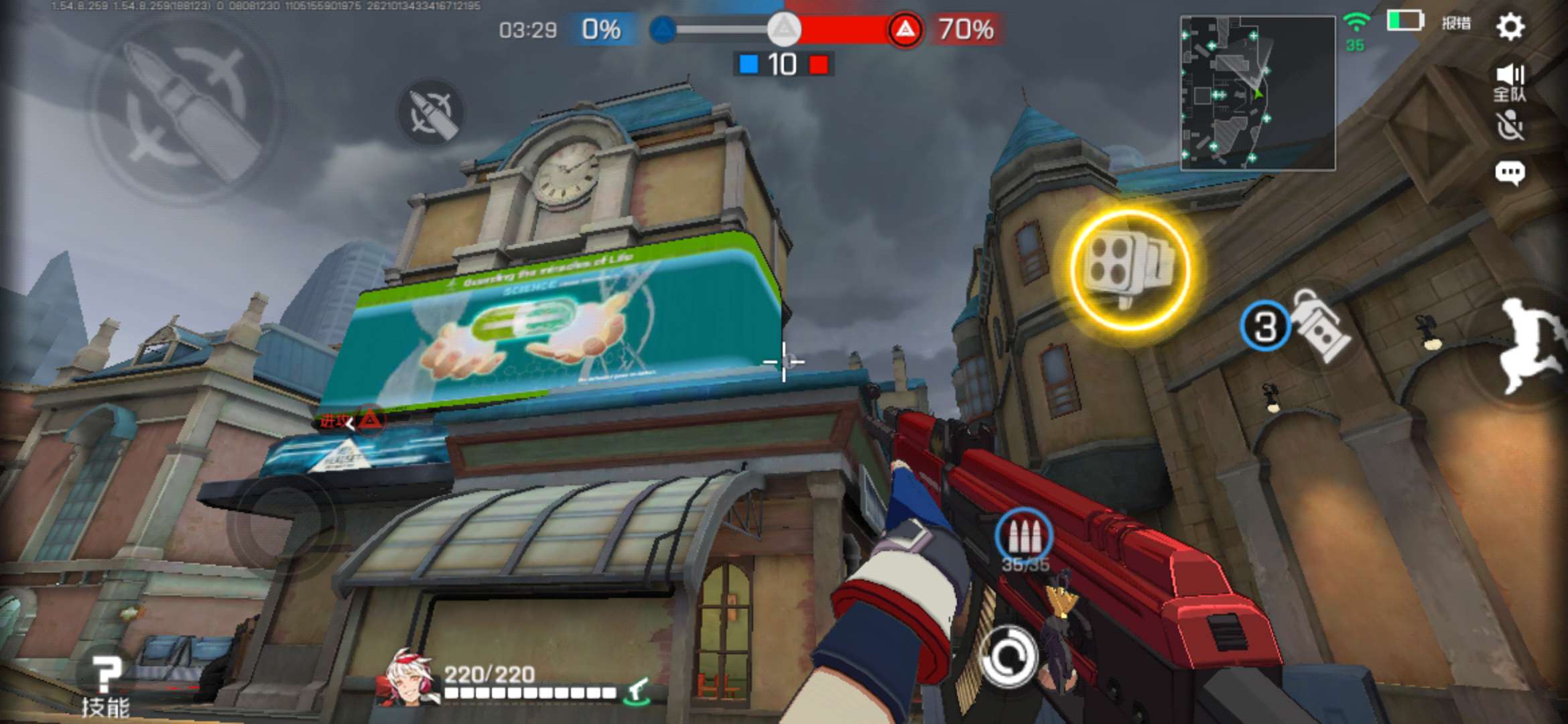Tap the 报错 report error button

(x=1455, y=24)
